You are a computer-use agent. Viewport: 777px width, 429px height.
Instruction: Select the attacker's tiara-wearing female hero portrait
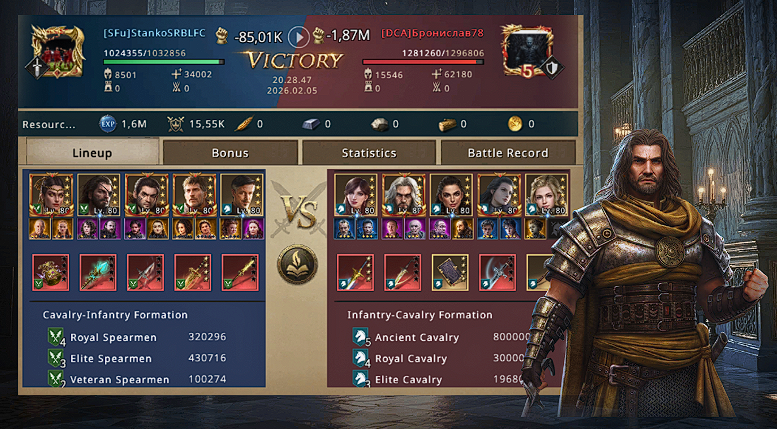pyautogui.click(x=48, y=195)
